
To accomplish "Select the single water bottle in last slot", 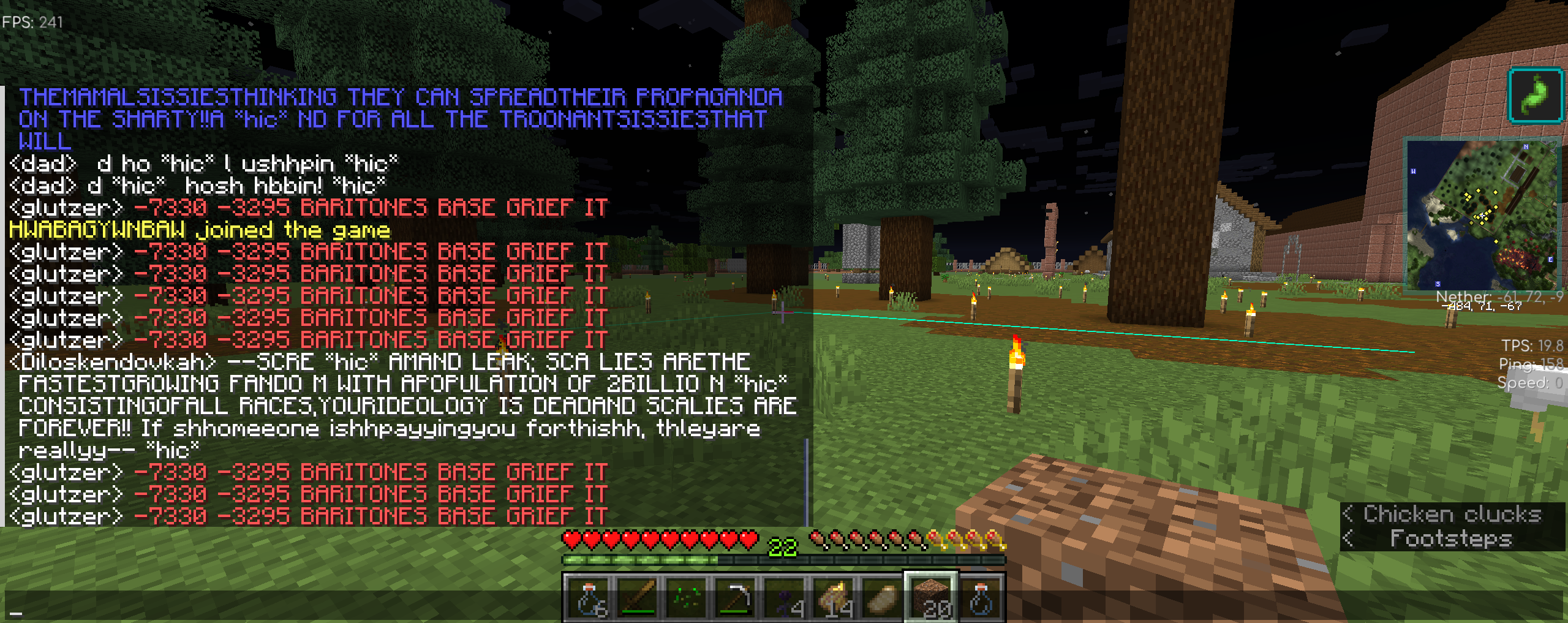I will pyautogui.click(x=980, y=597).
